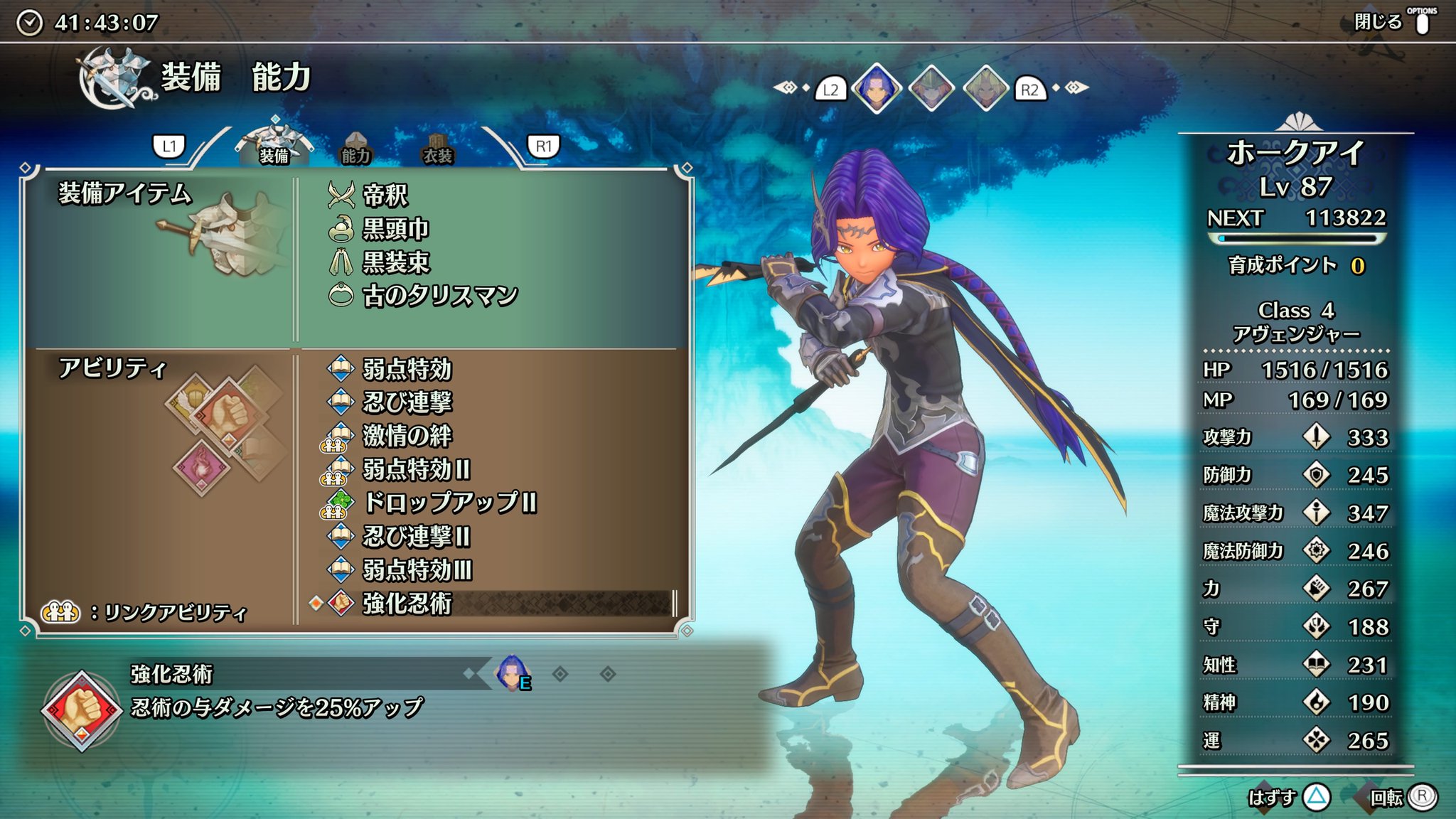Switch to the 能力 tab
The height and width of the screenshot is (819, 1456).
(x=355, y=149)
